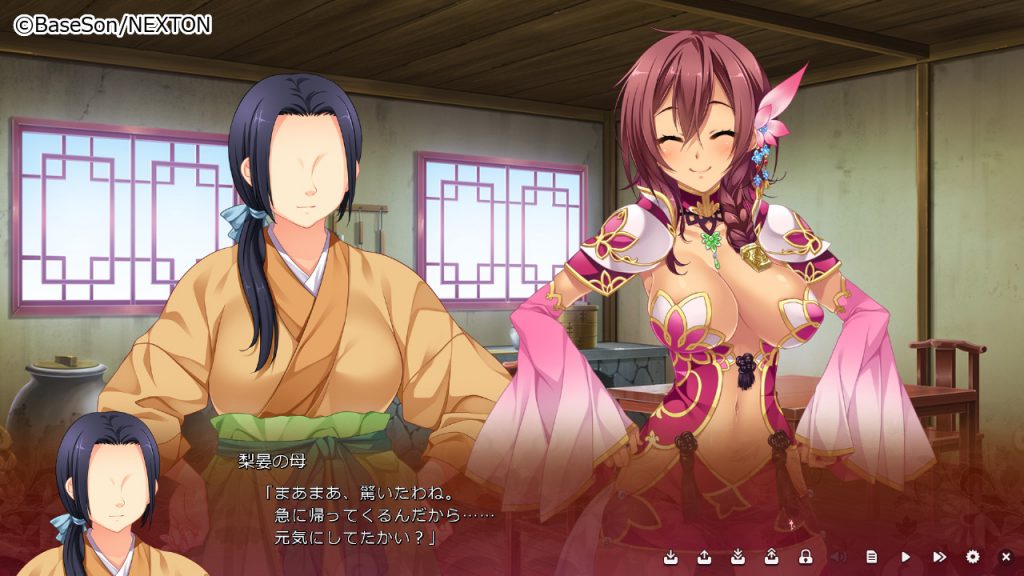1024x576 pixels.
Task: Replay voice with the speaker icon
Action: coord(838,556)
